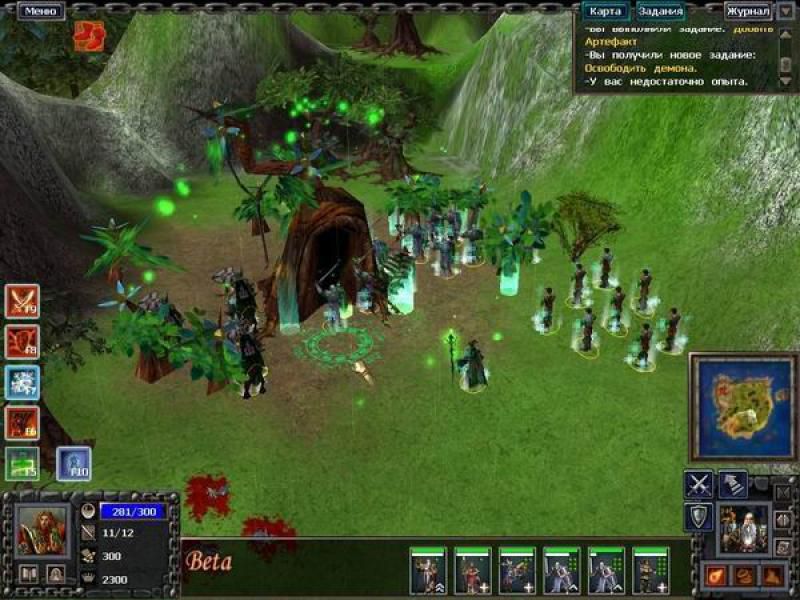Open the hero's spellbook button
This screenshot has width=800, height=600.
29,574
